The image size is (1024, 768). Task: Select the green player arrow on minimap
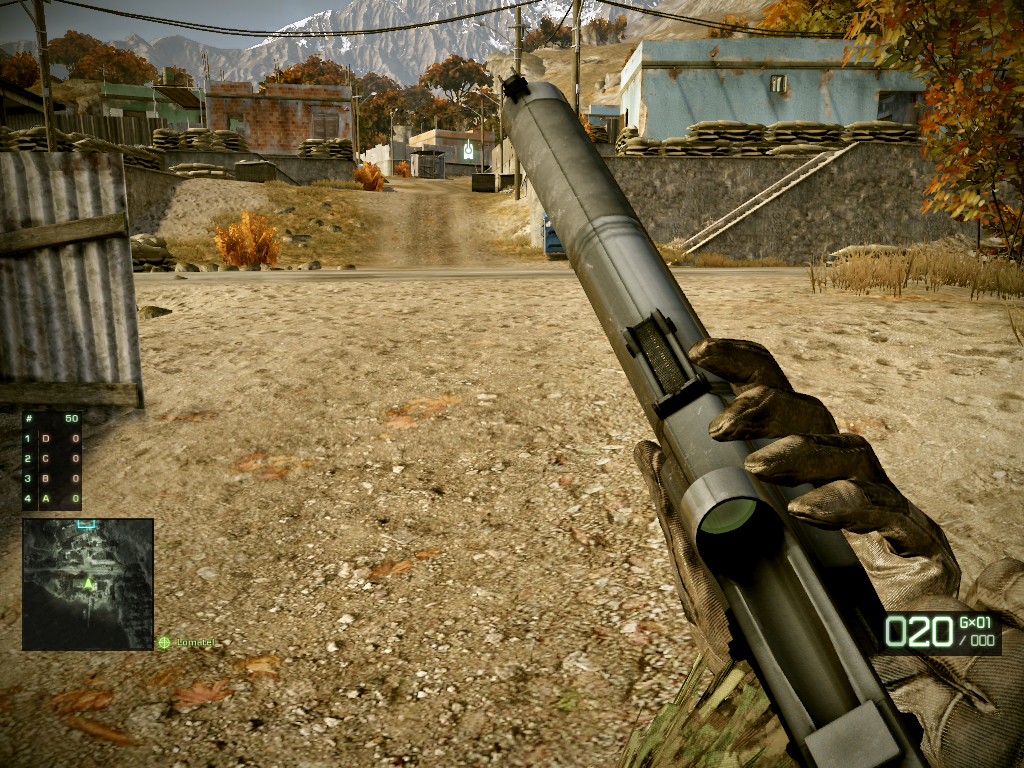point(88,582)
